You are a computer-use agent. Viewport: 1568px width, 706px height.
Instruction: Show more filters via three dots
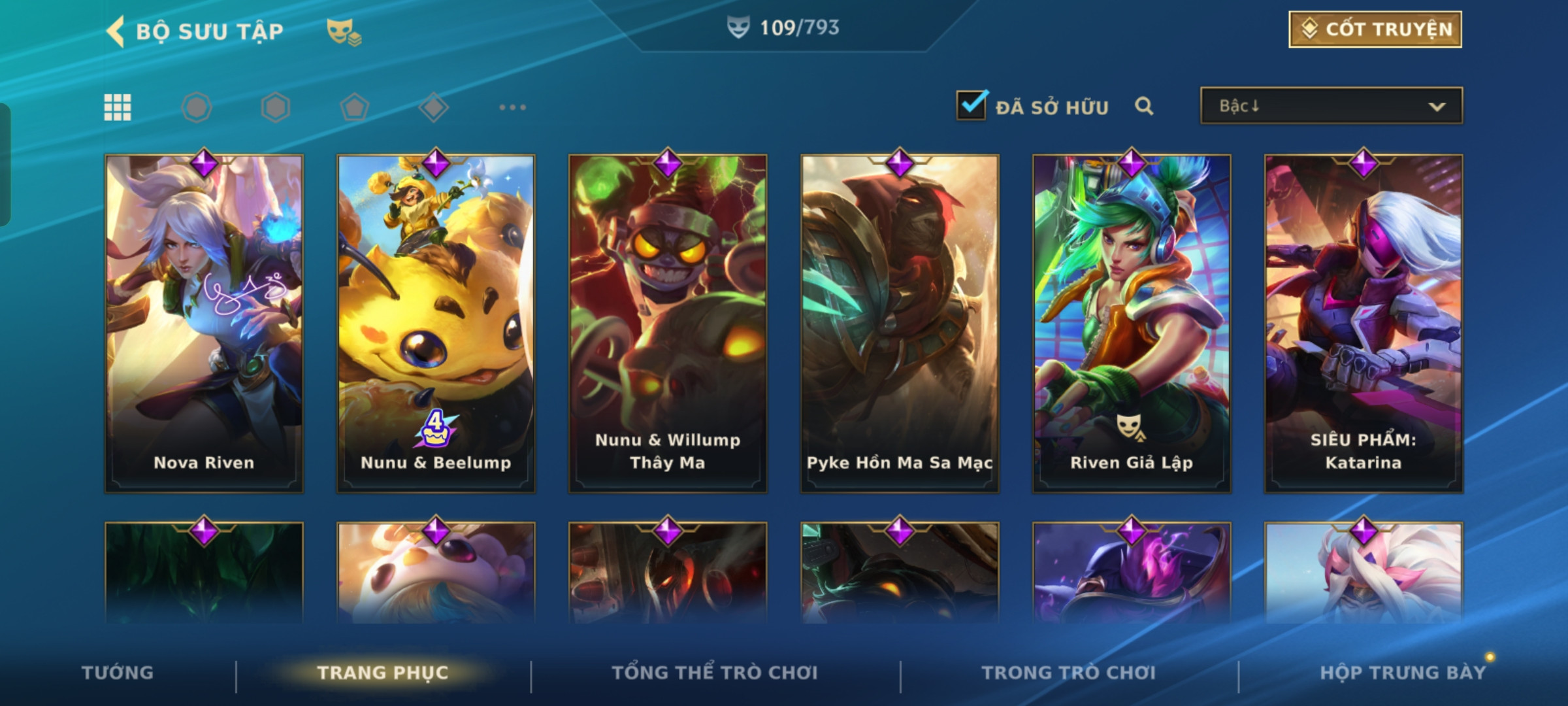coord(512,107)
